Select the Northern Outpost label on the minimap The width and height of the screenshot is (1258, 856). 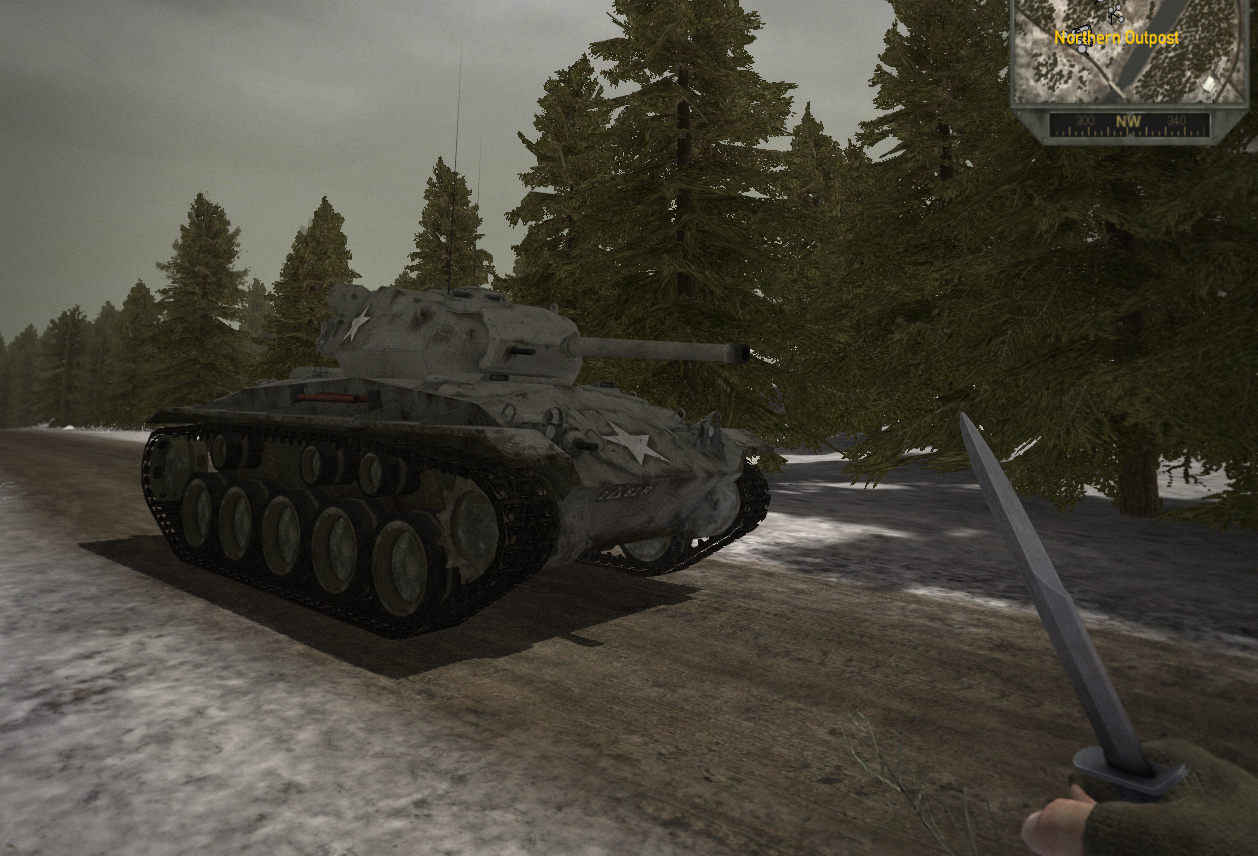(x=1116, y=38)
